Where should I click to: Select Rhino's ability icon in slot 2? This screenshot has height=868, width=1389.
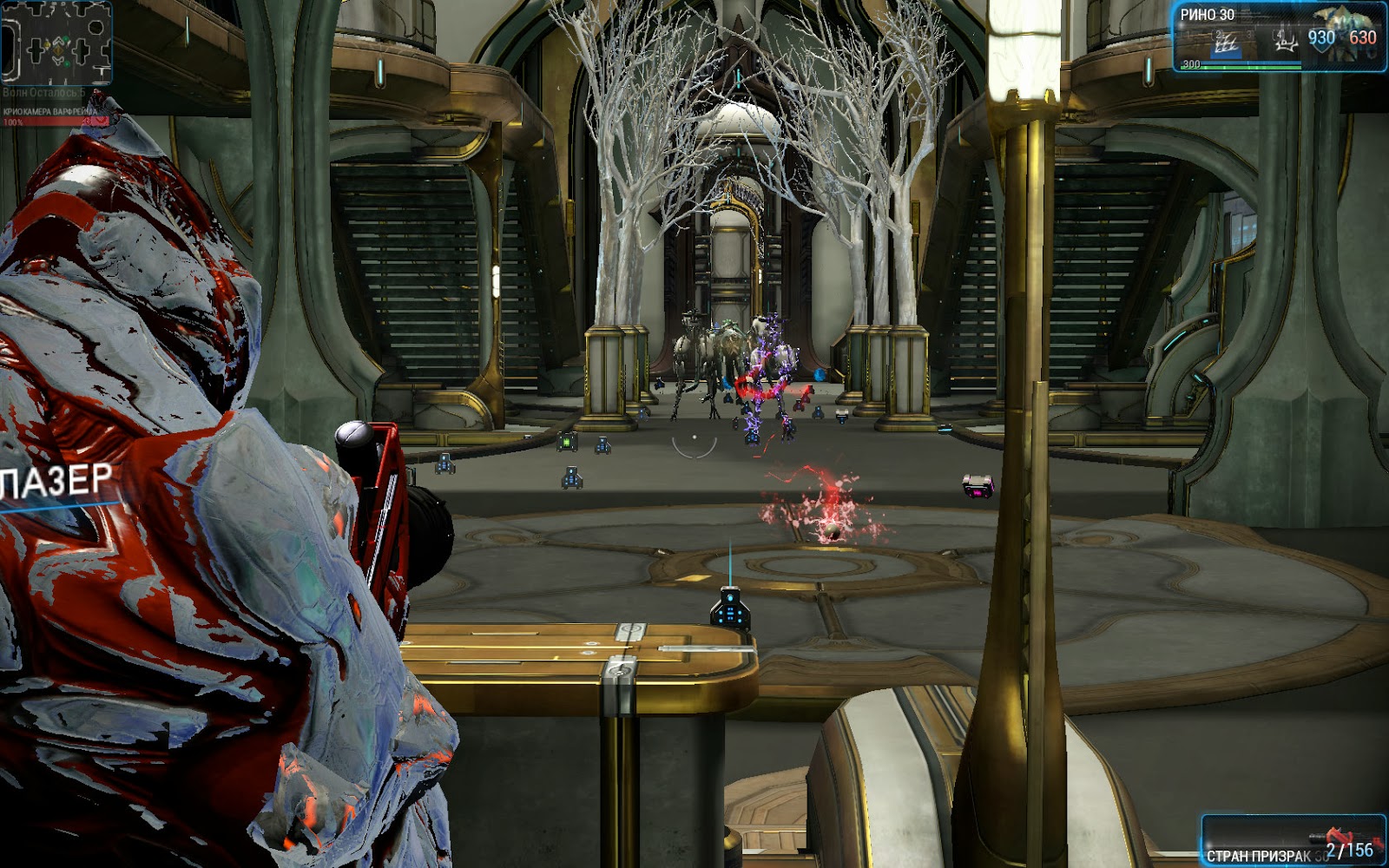pos(1225,43)
